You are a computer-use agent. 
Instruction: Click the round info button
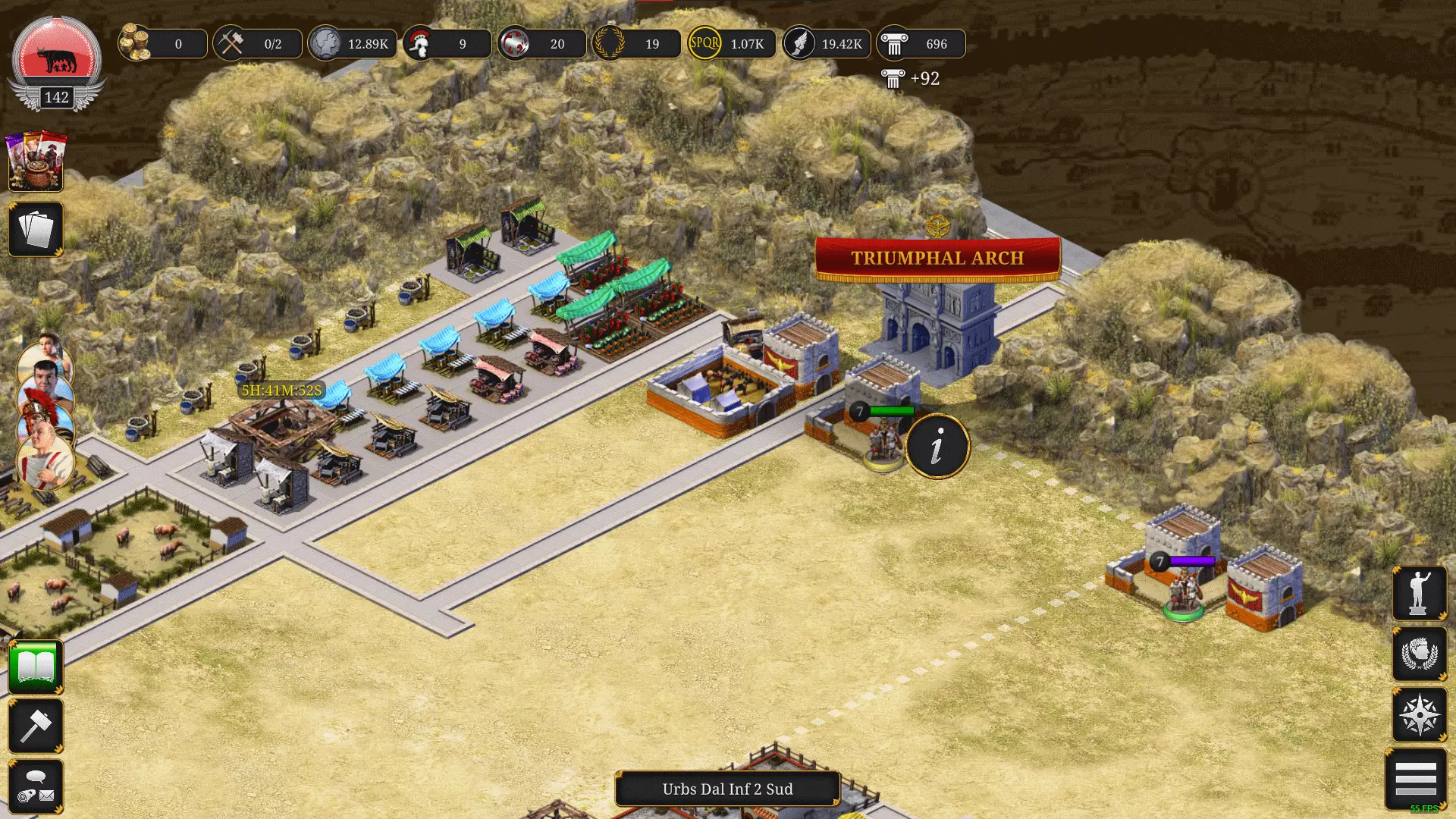click(x=937, y=446)
